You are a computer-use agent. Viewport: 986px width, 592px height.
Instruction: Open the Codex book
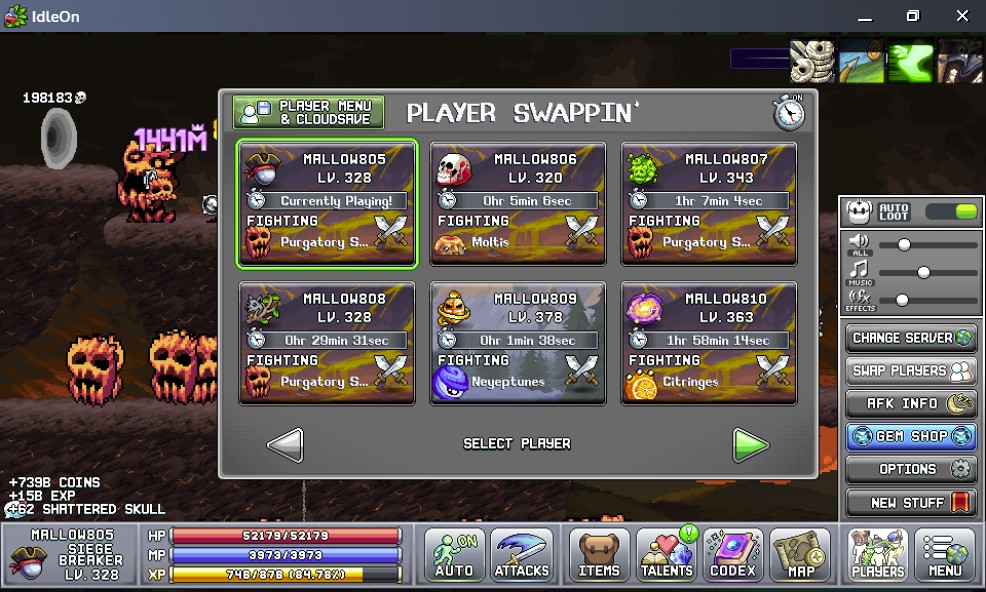pos(733,555)
